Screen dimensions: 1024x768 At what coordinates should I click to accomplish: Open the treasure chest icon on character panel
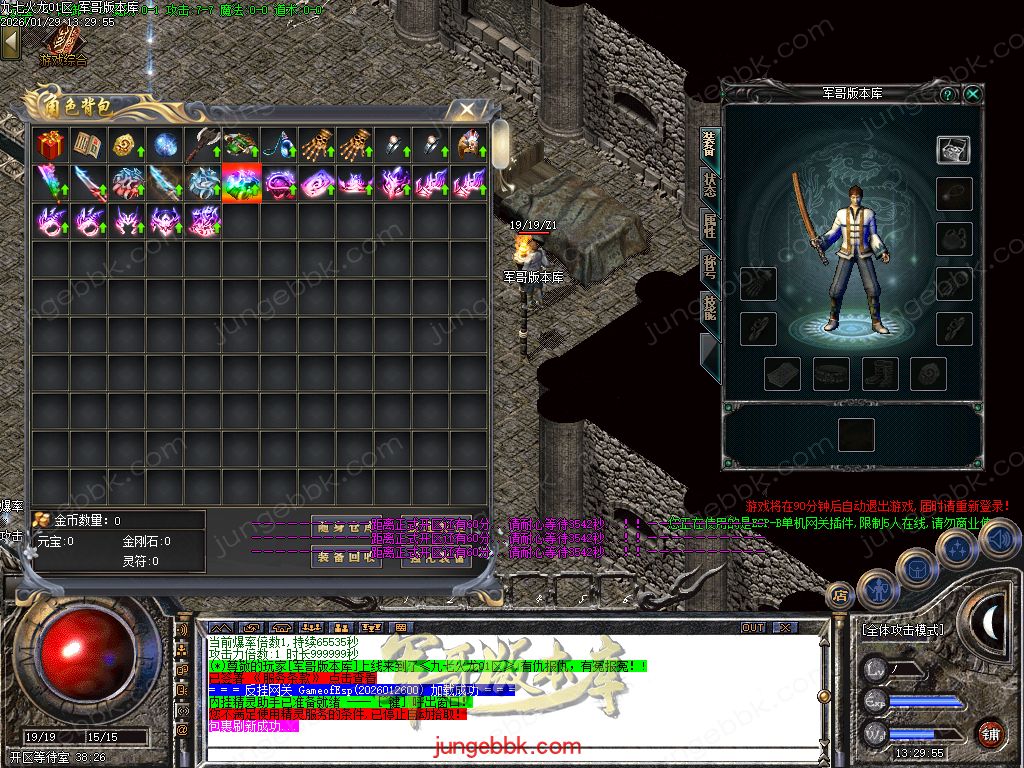click(953, 150)
